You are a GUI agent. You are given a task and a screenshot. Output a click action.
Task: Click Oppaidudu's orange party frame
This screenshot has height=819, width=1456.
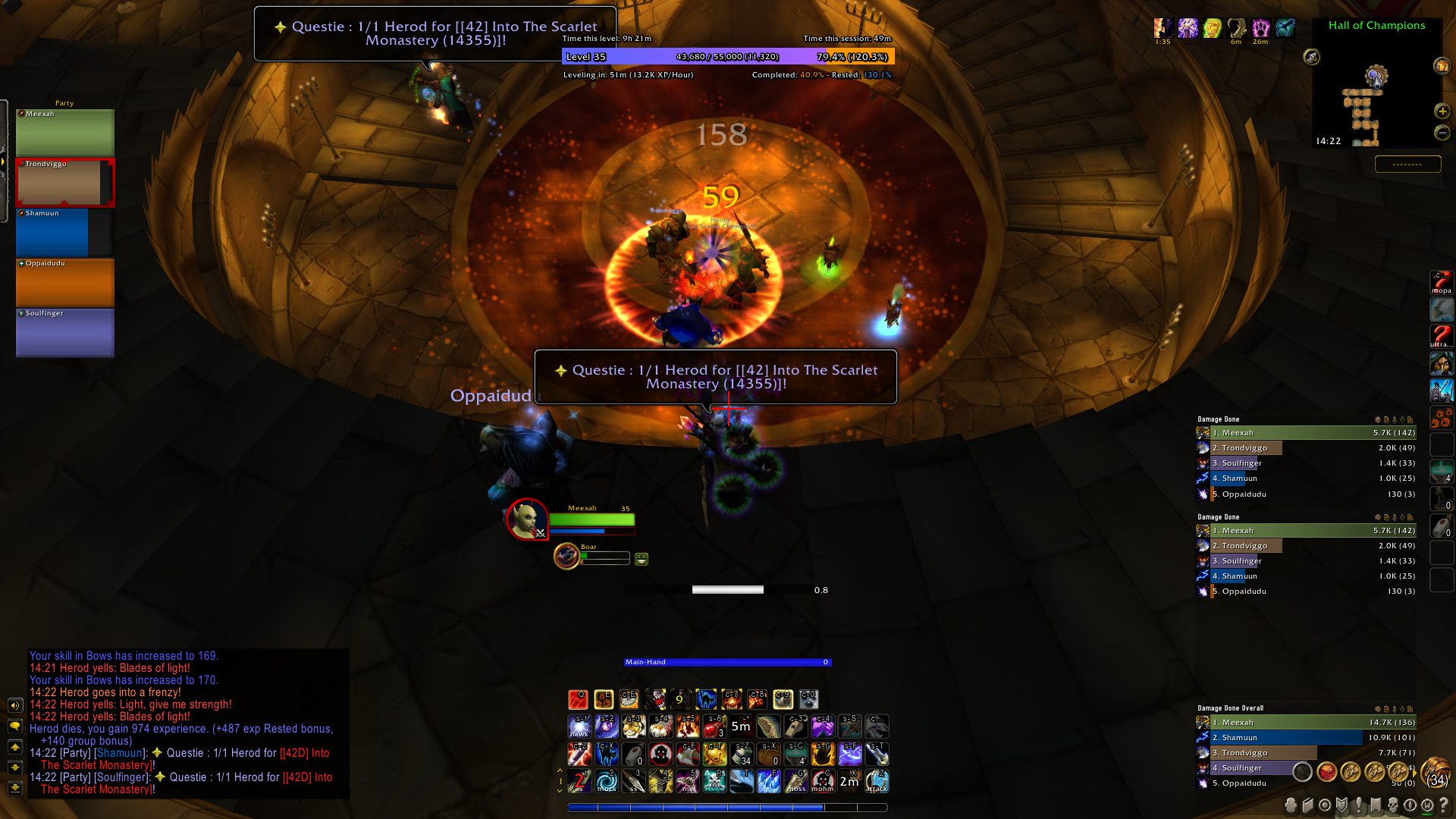tap(64, 283)
